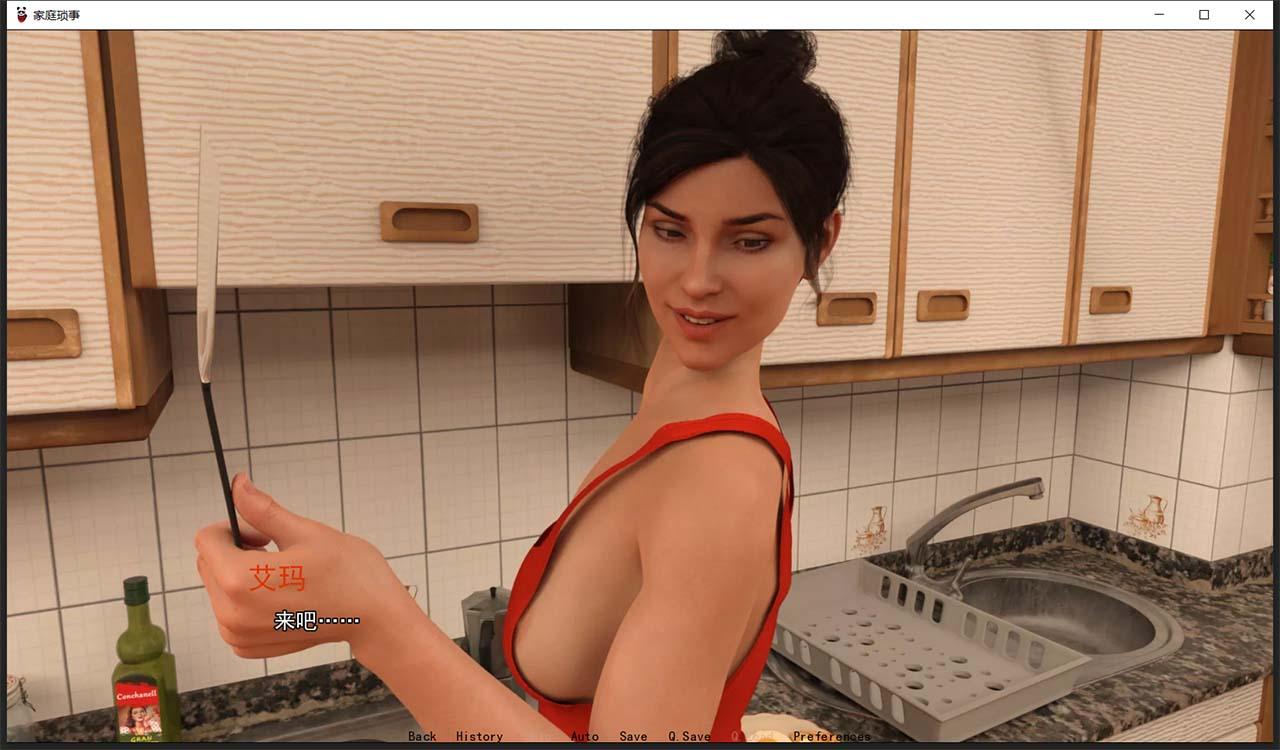The width and height of the screenshot is (1280, 750).
Task: Rewind dialogue using the Back option
Action: tap(421, 736)
